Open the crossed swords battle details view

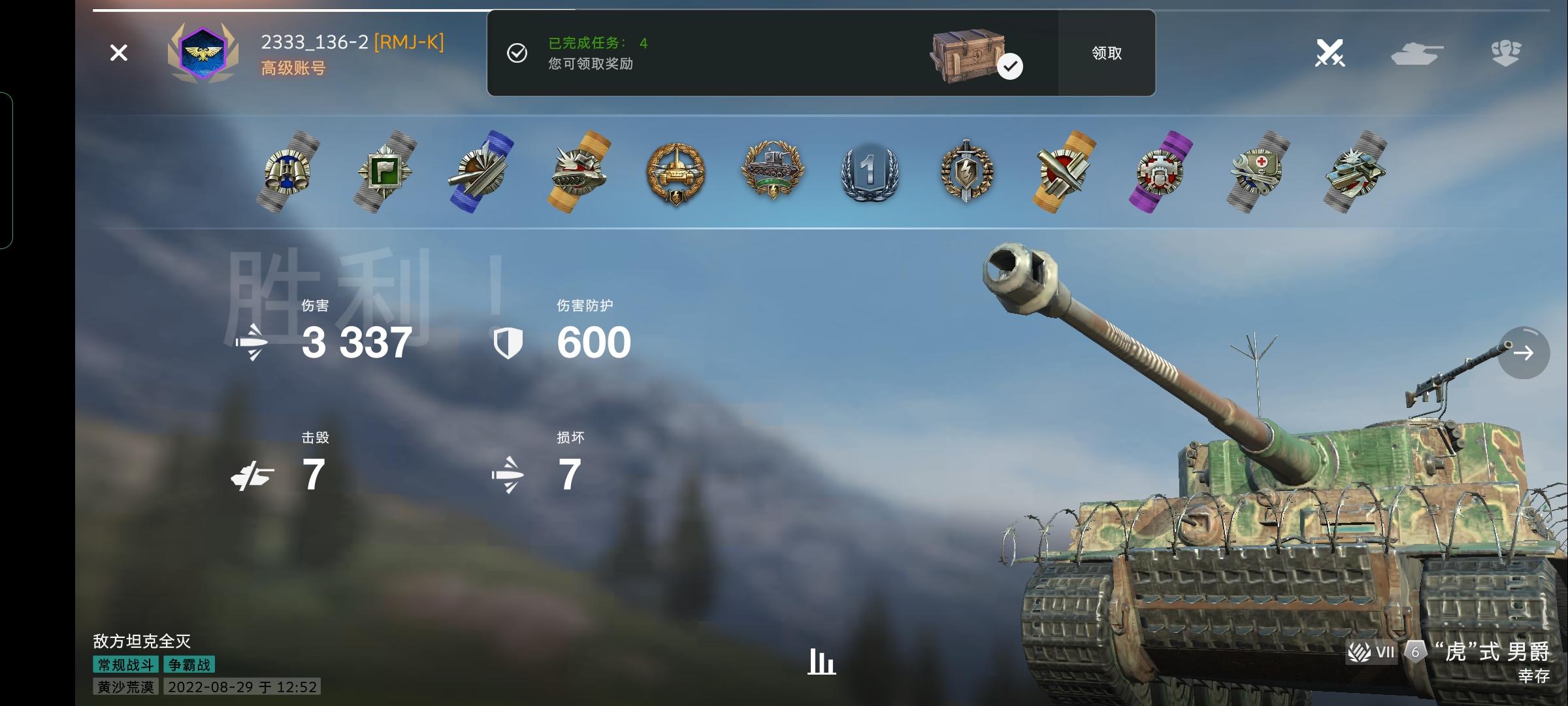1331,54
